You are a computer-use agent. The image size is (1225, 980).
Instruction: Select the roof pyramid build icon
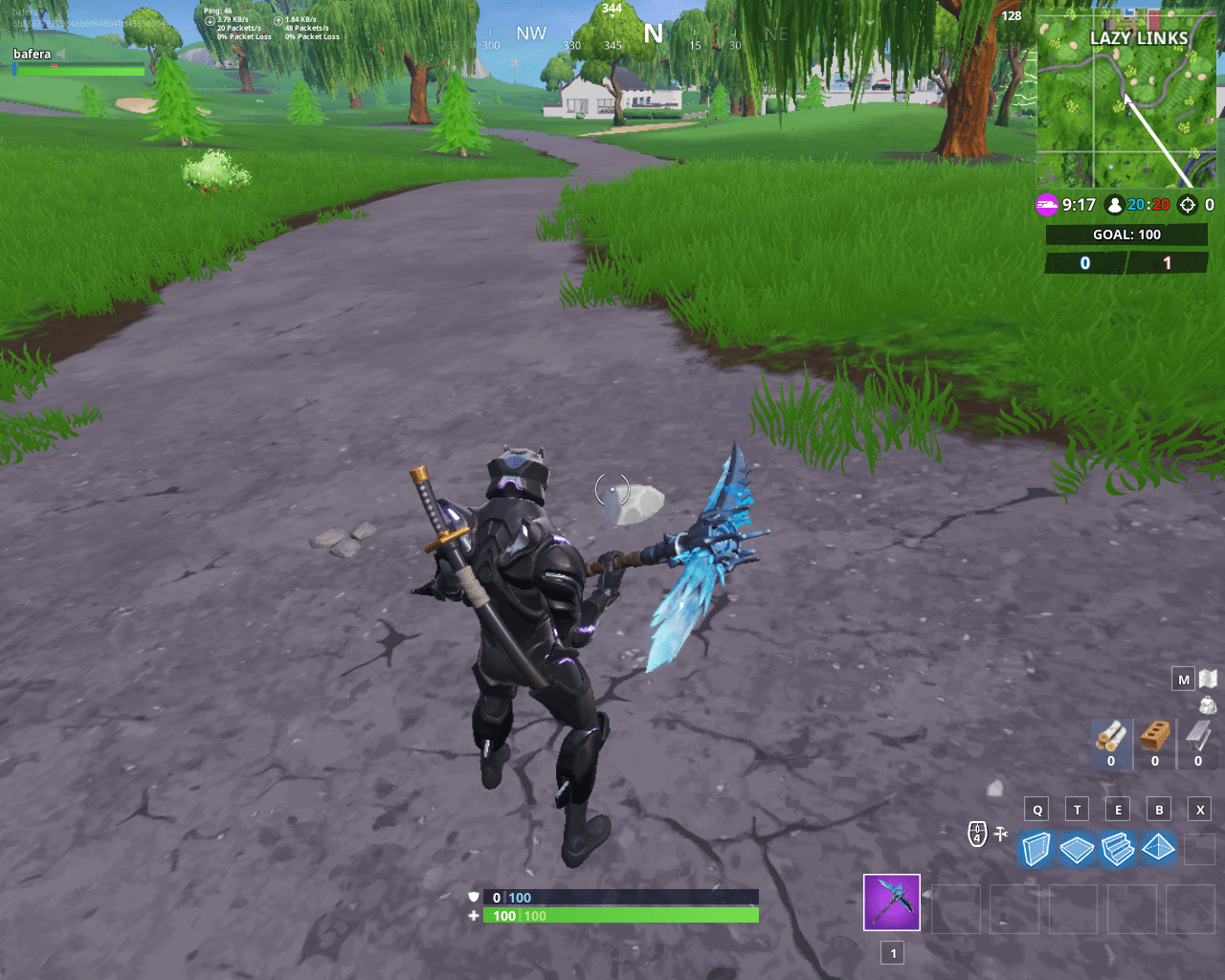[1158, 849]
